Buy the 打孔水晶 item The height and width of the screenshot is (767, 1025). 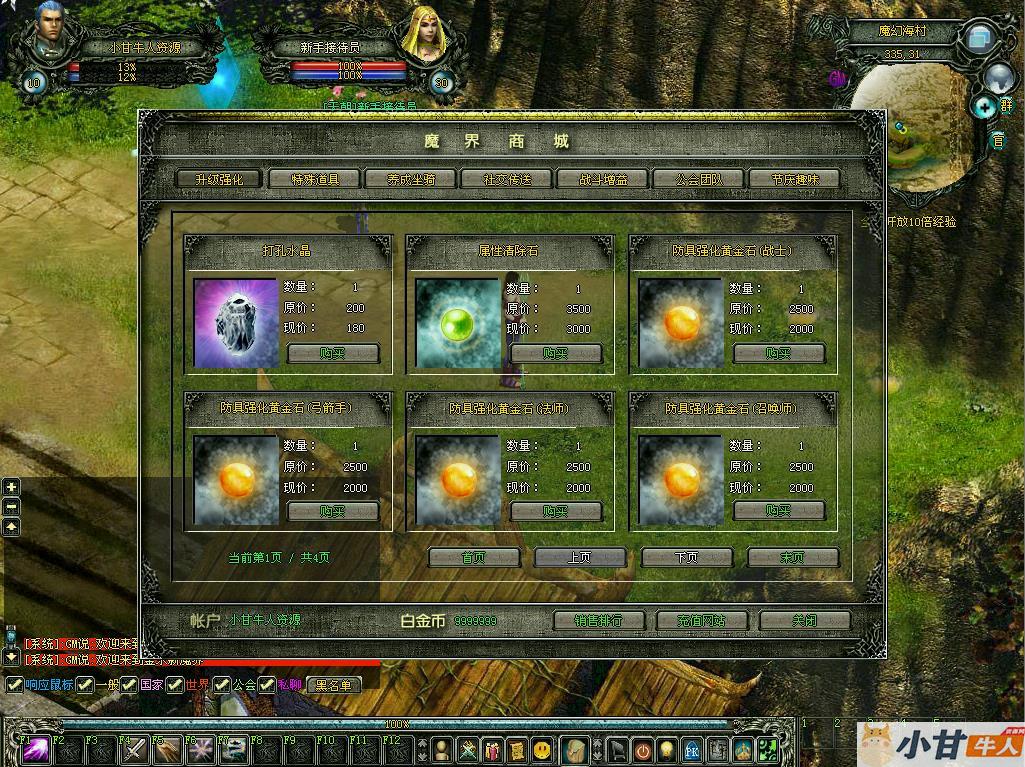tap(333, 353)
